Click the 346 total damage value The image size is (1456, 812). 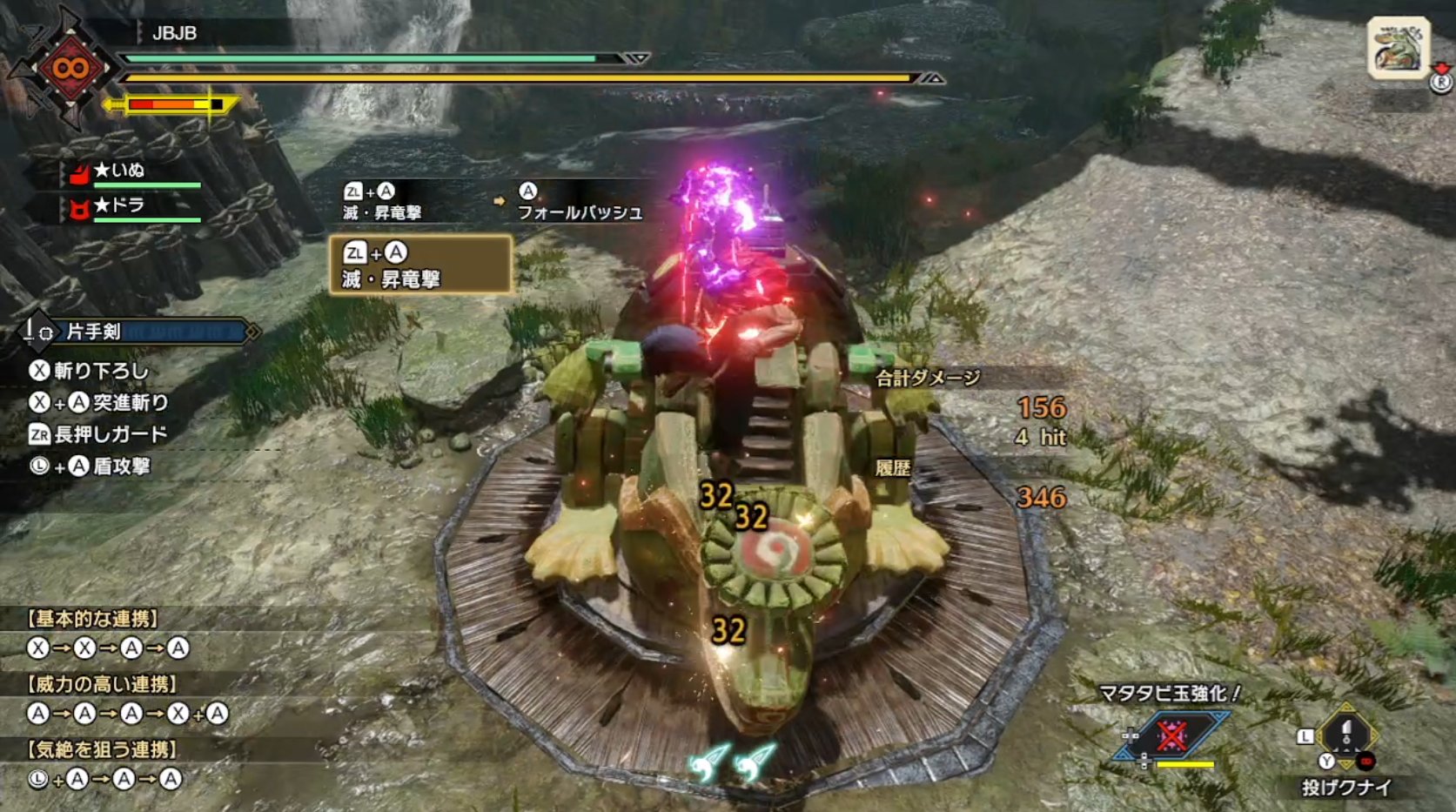click(1041, 498)
